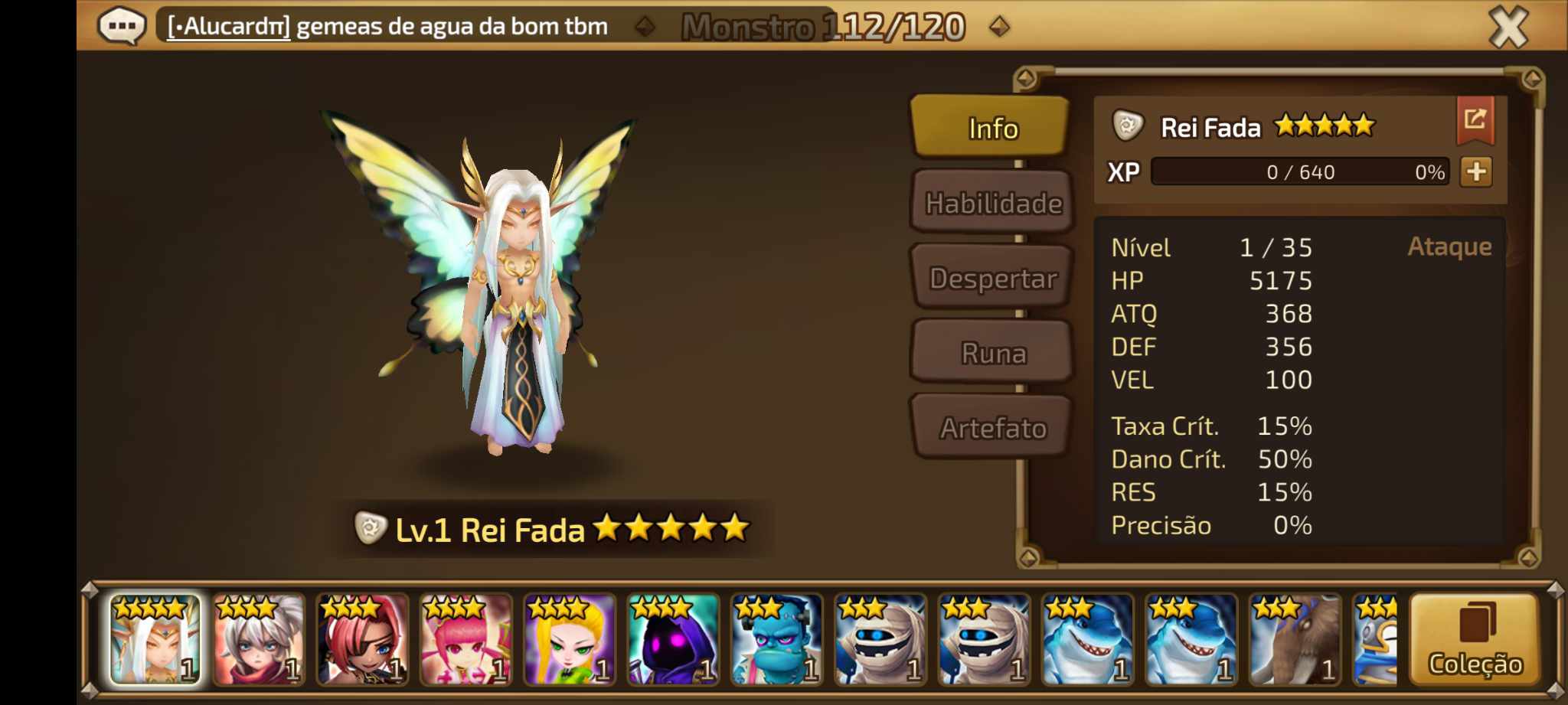Image resolution: width=1568 pixels, height=705 pixels.
Task: Select the Artefato tab
Action: (x=993, y=428)
